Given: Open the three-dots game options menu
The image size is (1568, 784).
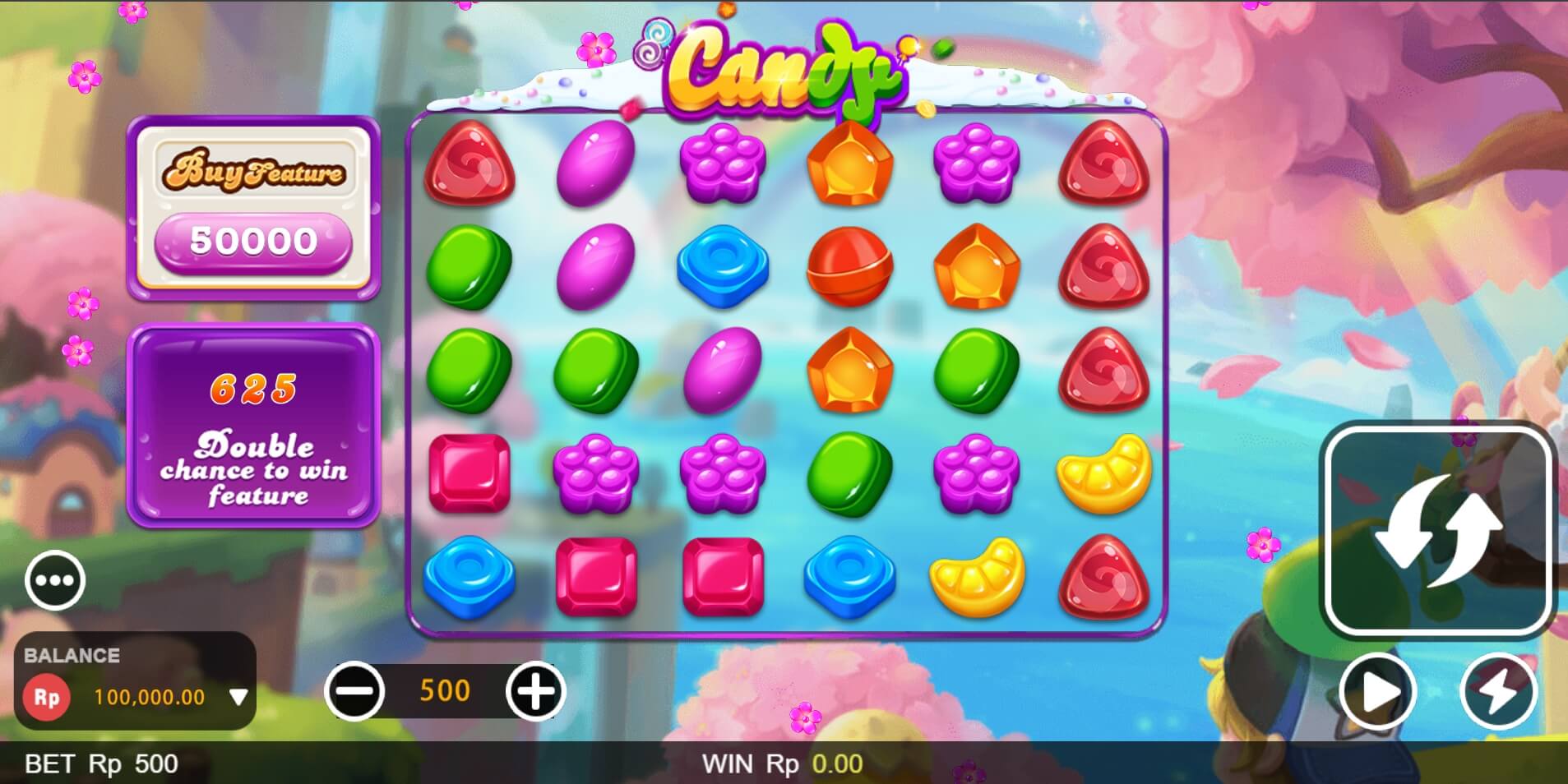Looking at the screenshot, I should [54, 579].
